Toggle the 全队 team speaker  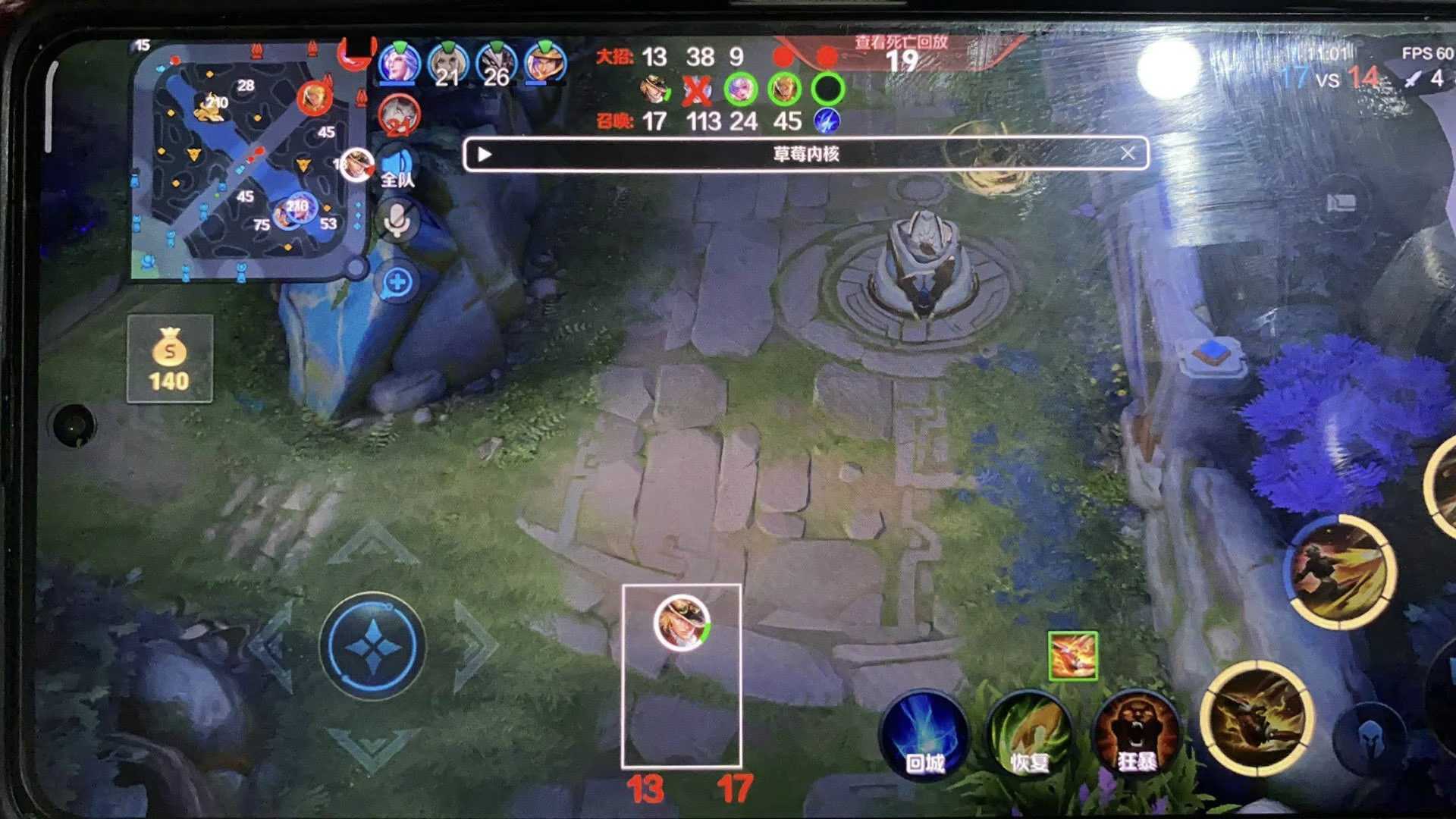point(397,168)
